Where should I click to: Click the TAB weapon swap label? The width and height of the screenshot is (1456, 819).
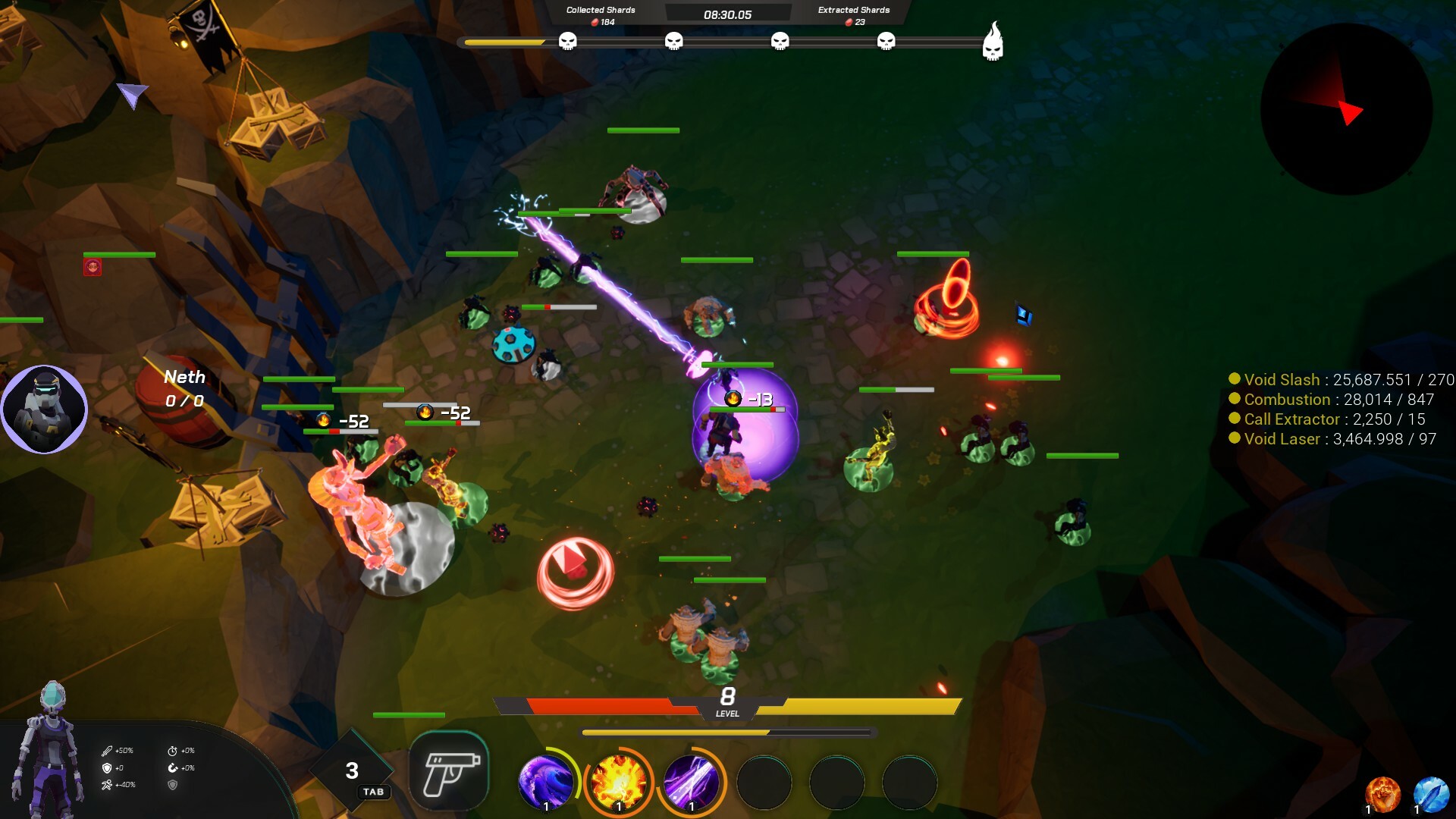(x=373, y=792)
